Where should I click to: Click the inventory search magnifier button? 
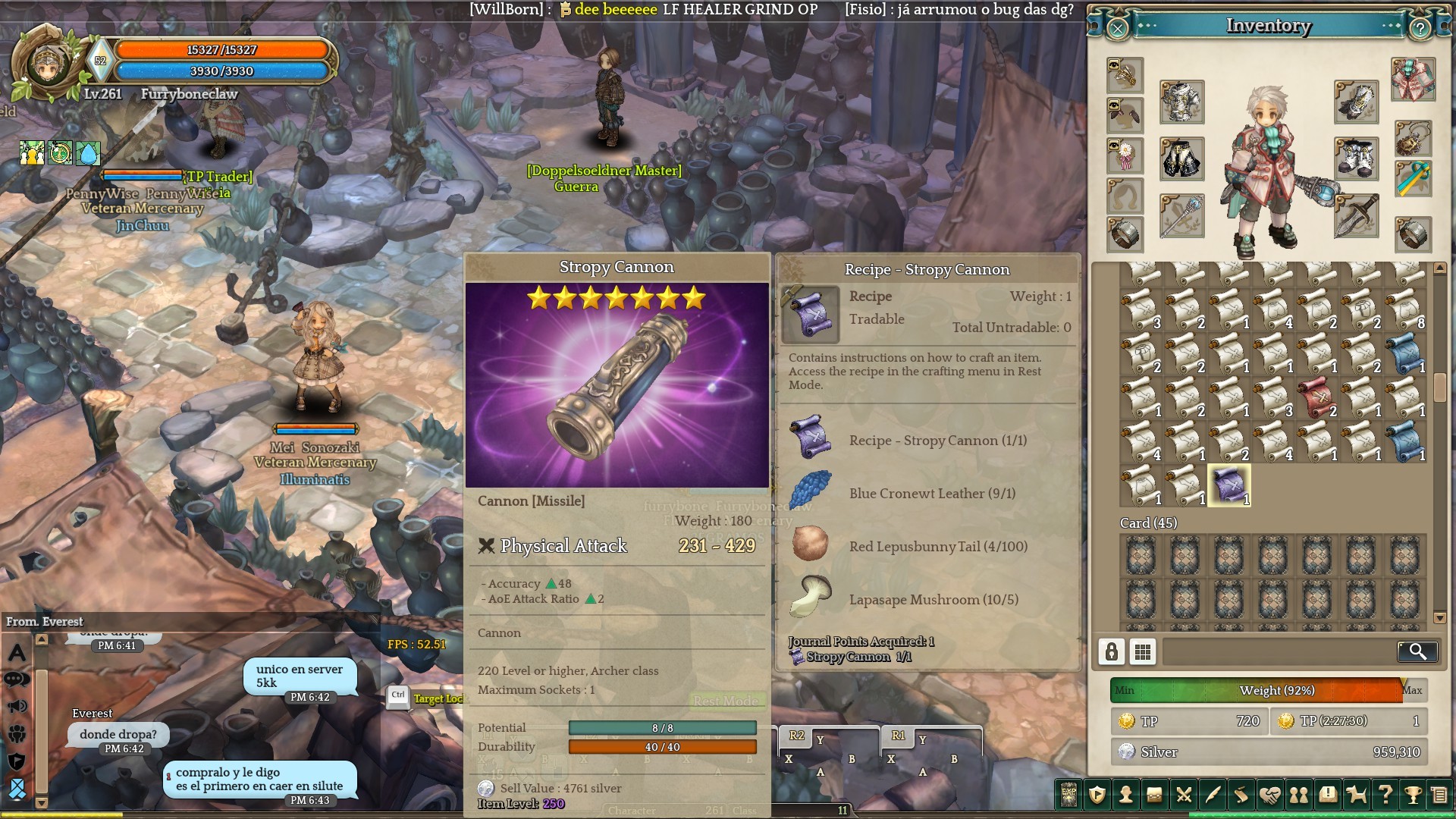[x=1417, y=651]
